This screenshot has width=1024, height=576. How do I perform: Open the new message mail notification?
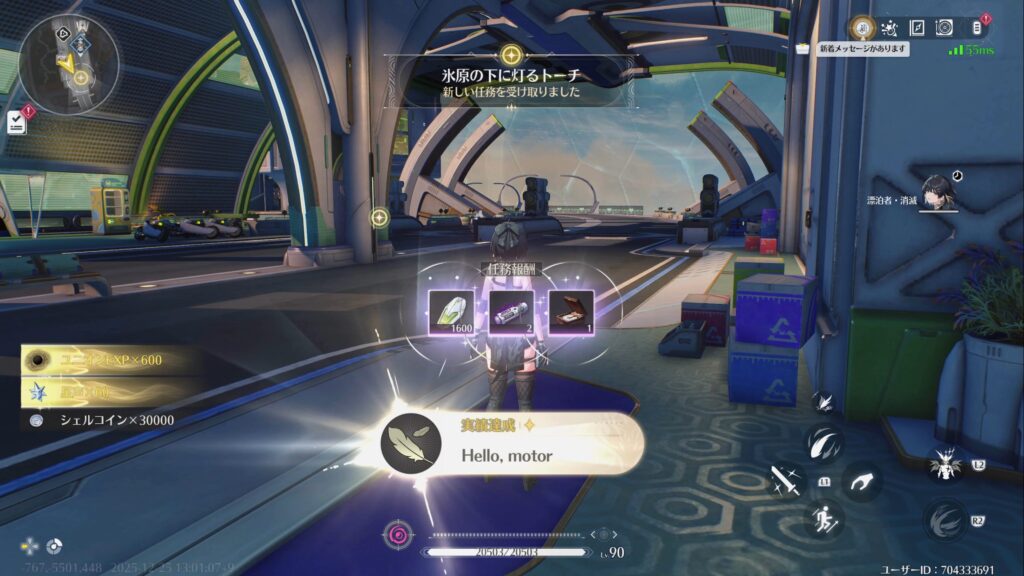click(x=858, y=48)
